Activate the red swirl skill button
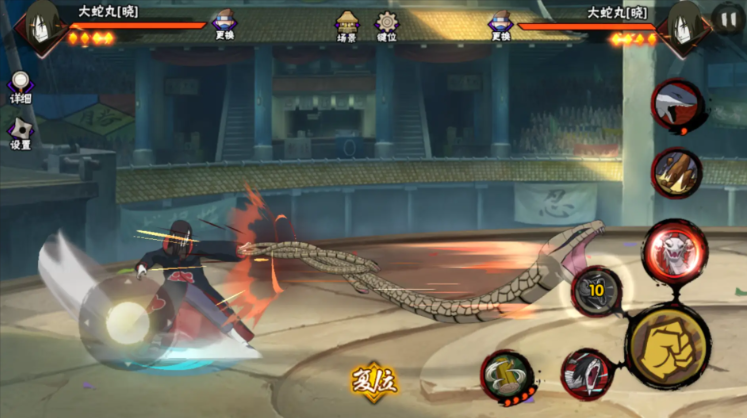 click(x=584, y=373)
